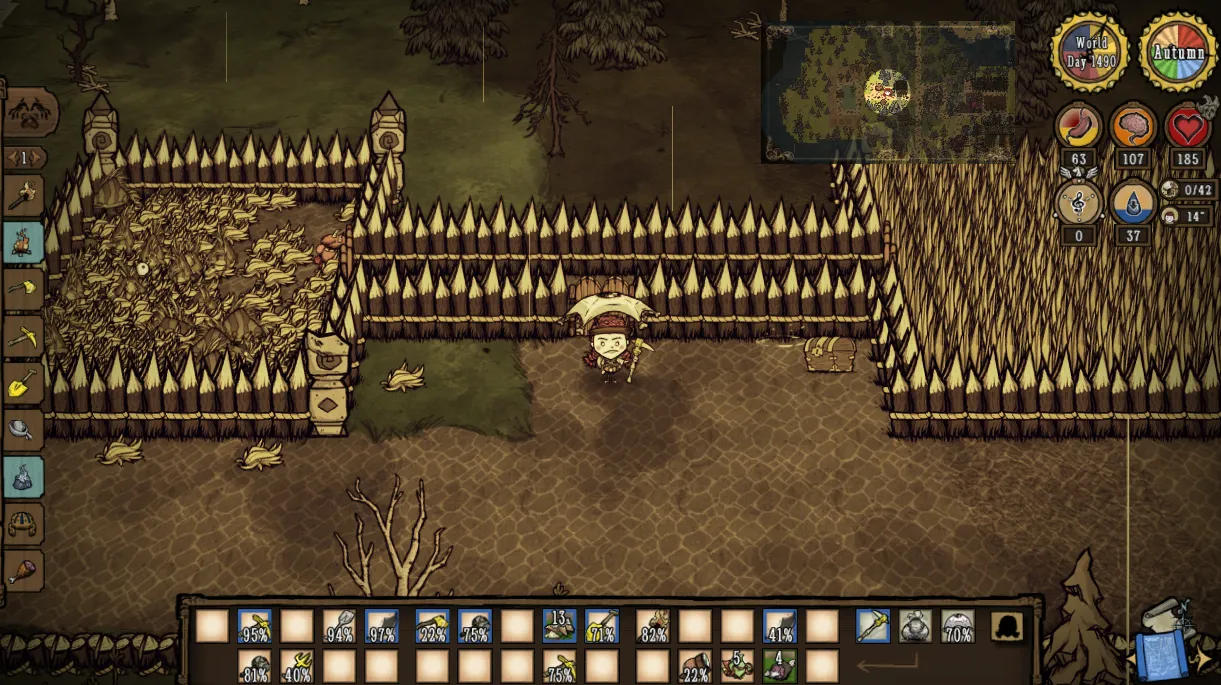Choose the inventory item at 82% durability
1221x685 pixels.
pos(653,626)
